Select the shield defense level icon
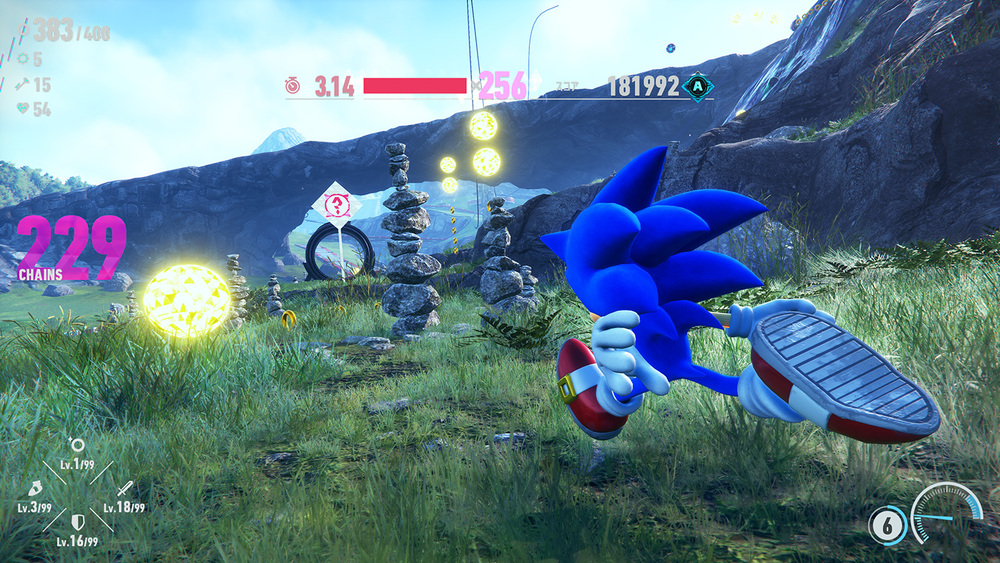The image size is (1000, 563). pos(78,522)
